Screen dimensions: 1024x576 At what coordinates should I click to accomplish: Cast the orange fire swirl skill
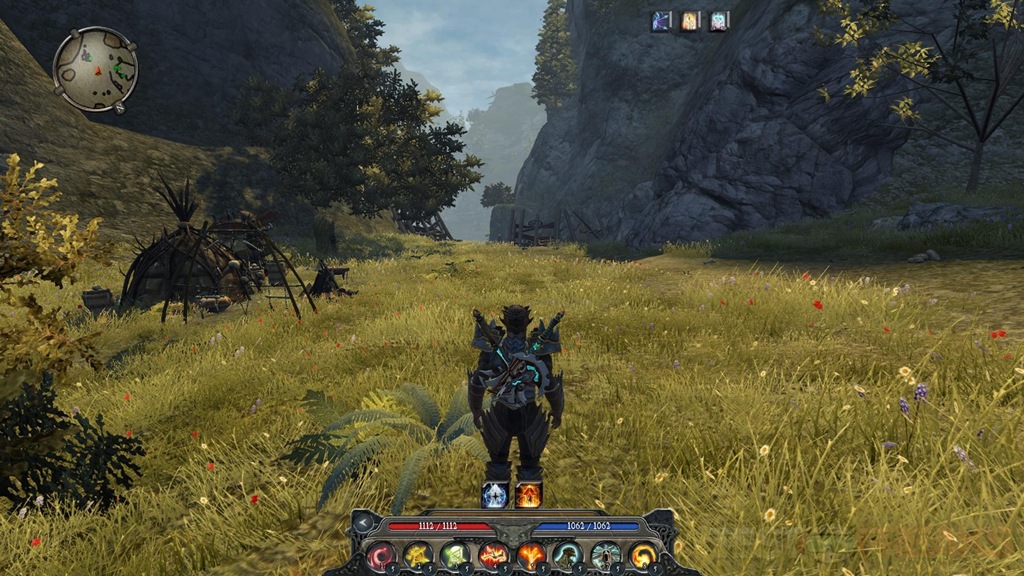pos(643,555)
